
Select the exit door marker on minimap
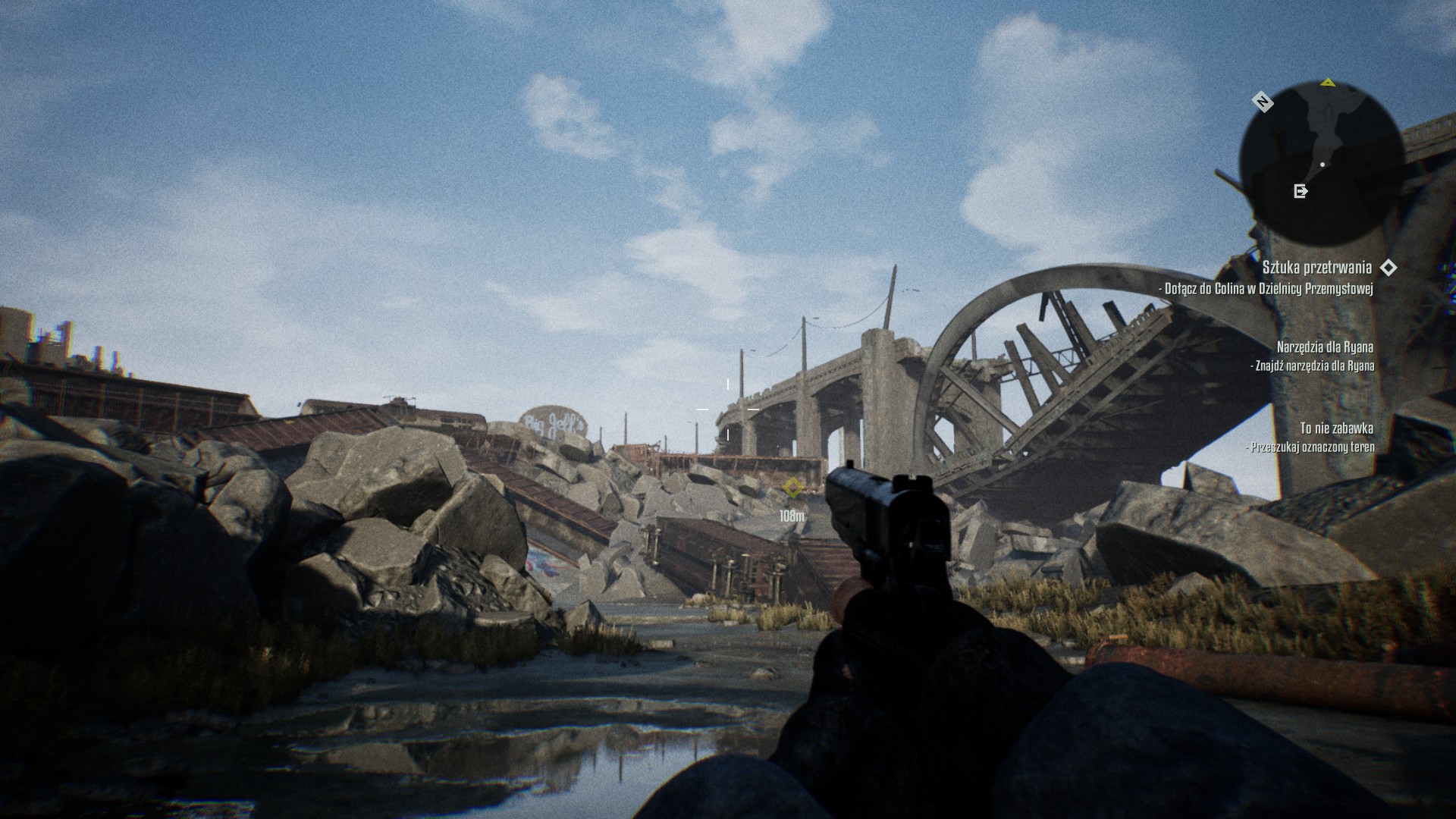point(1301,191)
